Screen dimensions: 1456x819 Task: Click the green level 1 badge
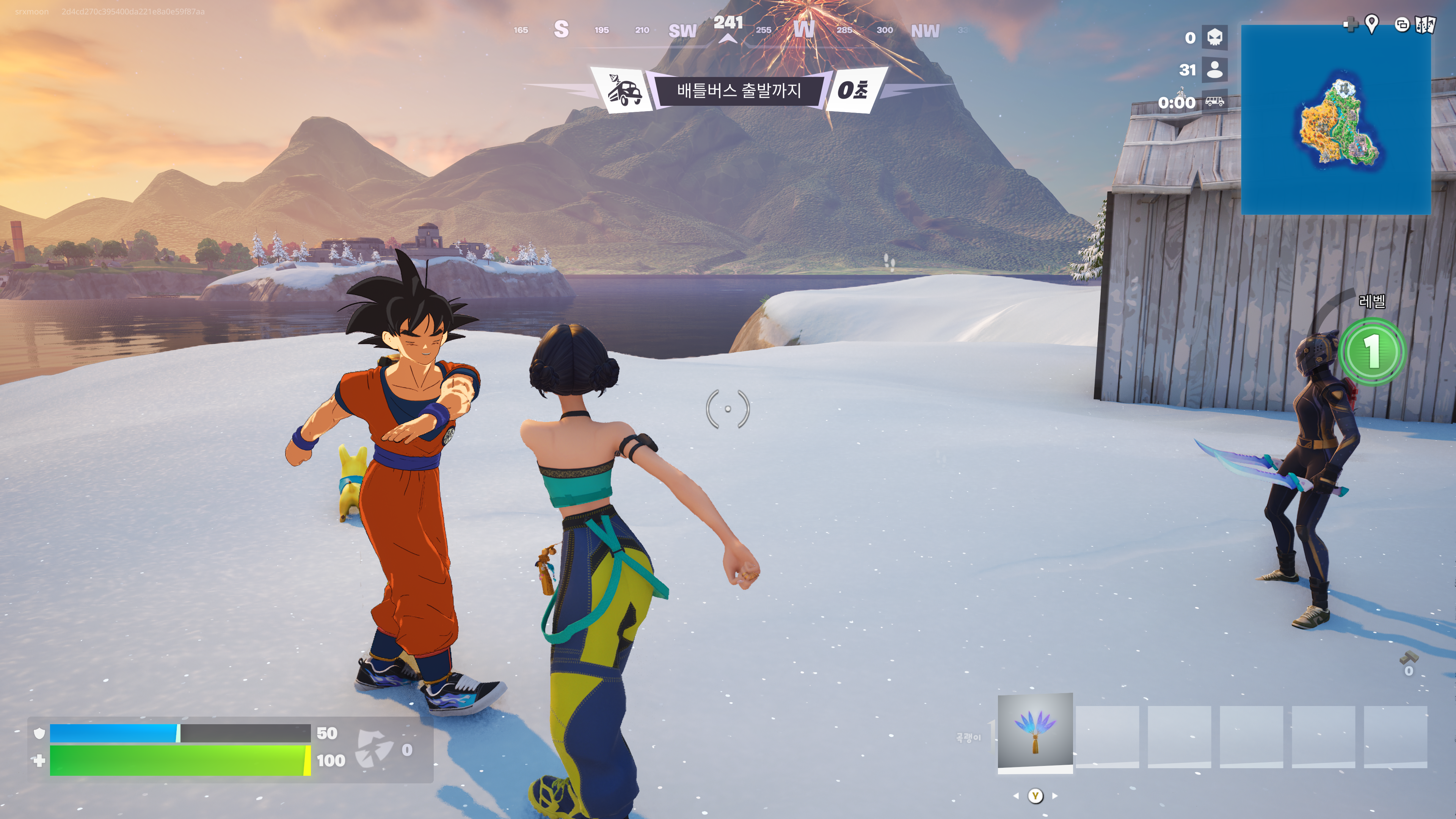[x=1372, y=351]
